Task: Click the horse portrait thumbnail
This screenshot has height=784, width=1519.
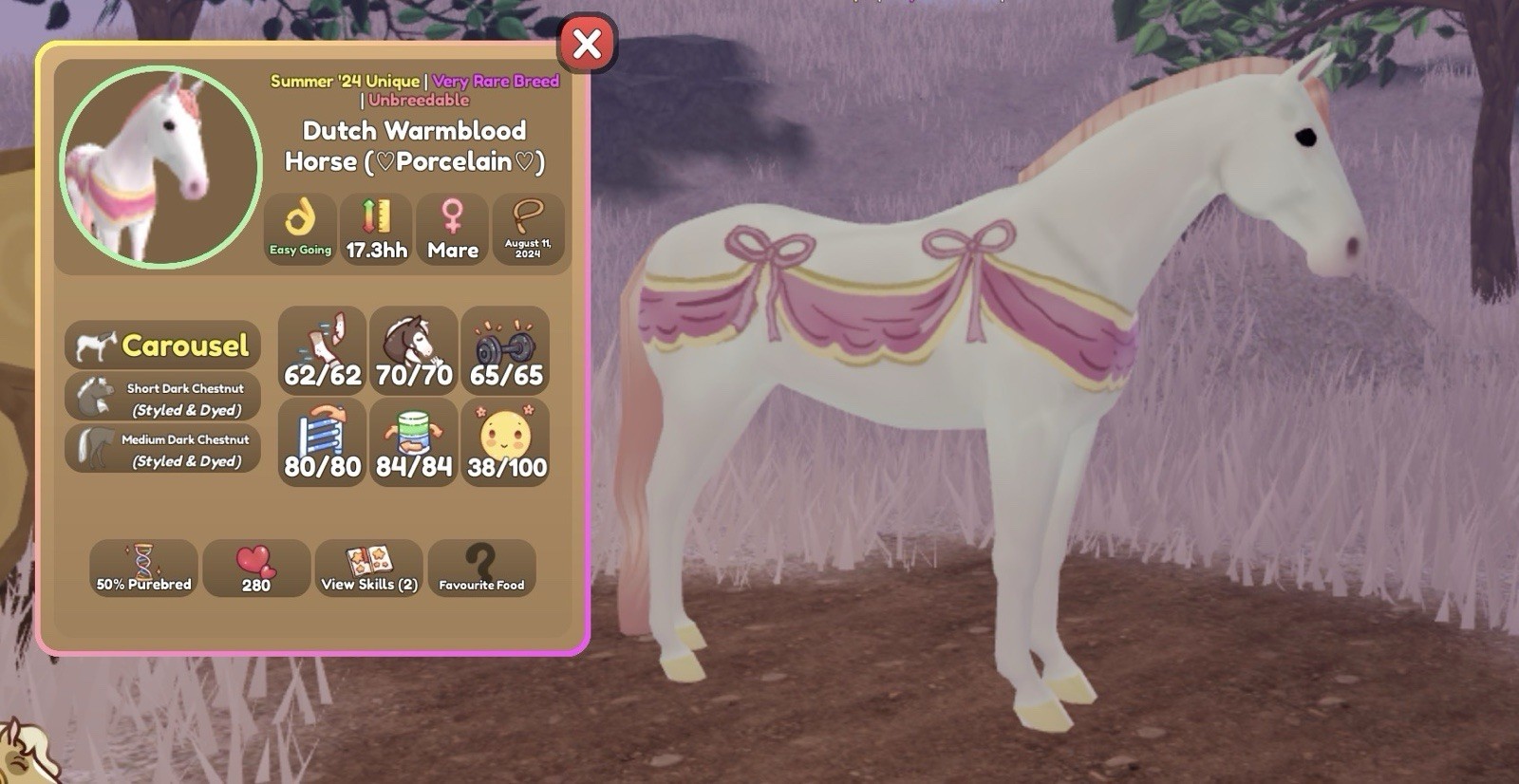Action: 160,166
